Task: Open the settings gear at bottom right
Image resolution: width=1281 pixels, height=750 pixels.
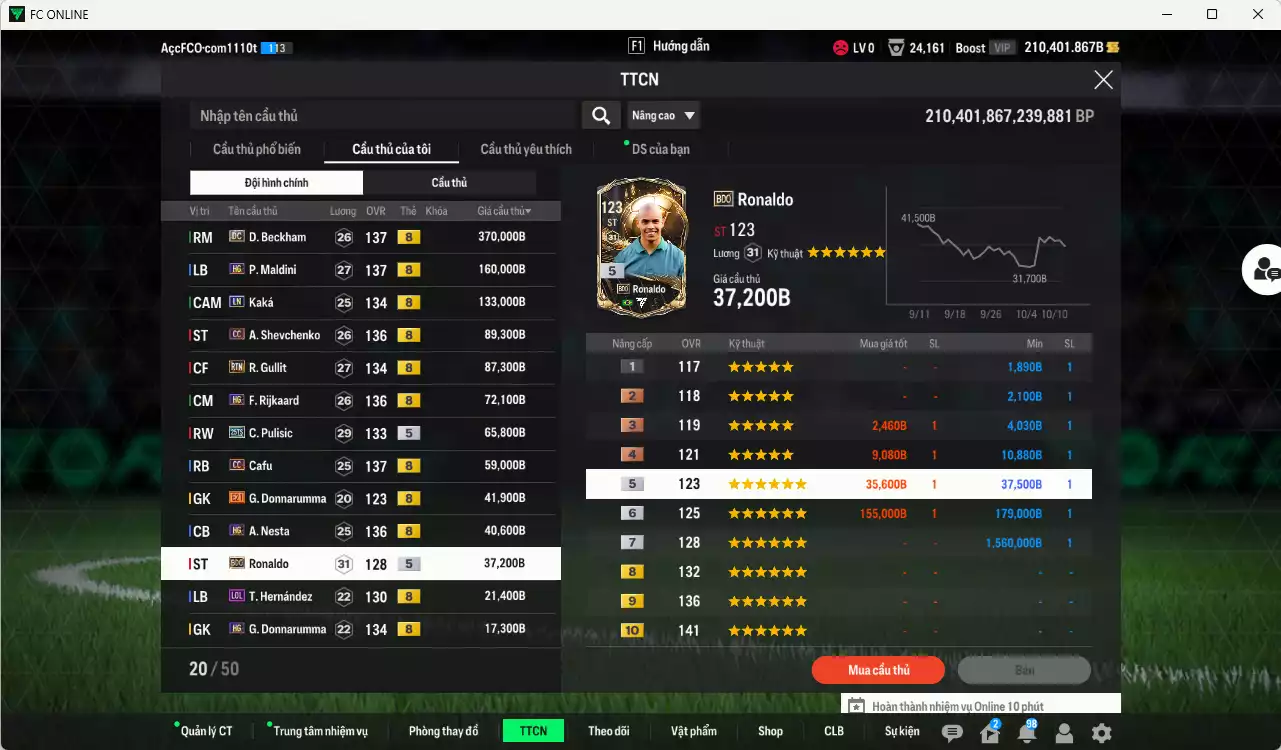Action: [x=1101, y=731]
